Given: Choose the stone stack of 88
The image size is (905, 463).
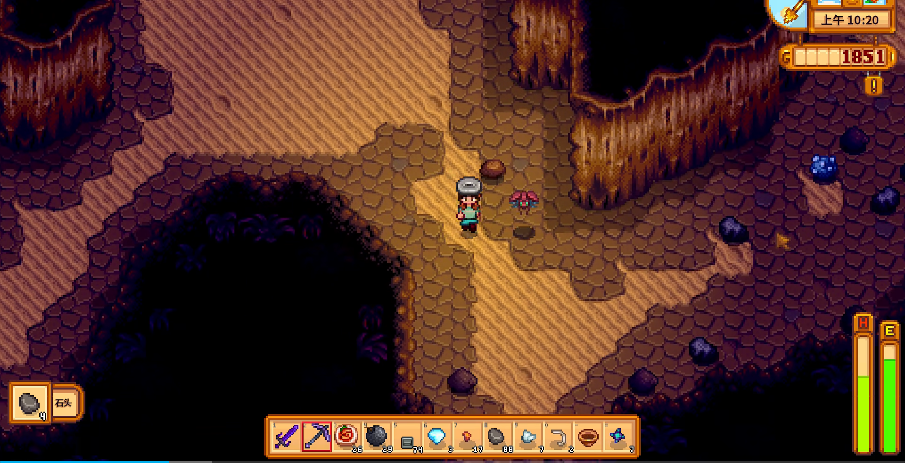Looking at the screenshot, I should pos(495,436).
